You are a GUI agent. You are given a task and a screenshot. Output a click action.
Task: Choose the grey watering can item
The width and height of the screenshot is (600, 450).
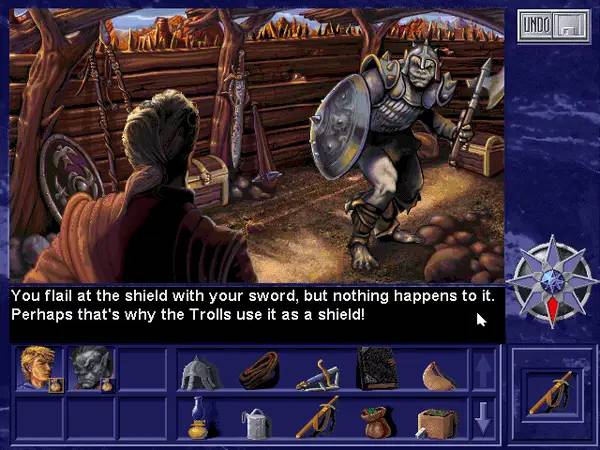(258, 418)
